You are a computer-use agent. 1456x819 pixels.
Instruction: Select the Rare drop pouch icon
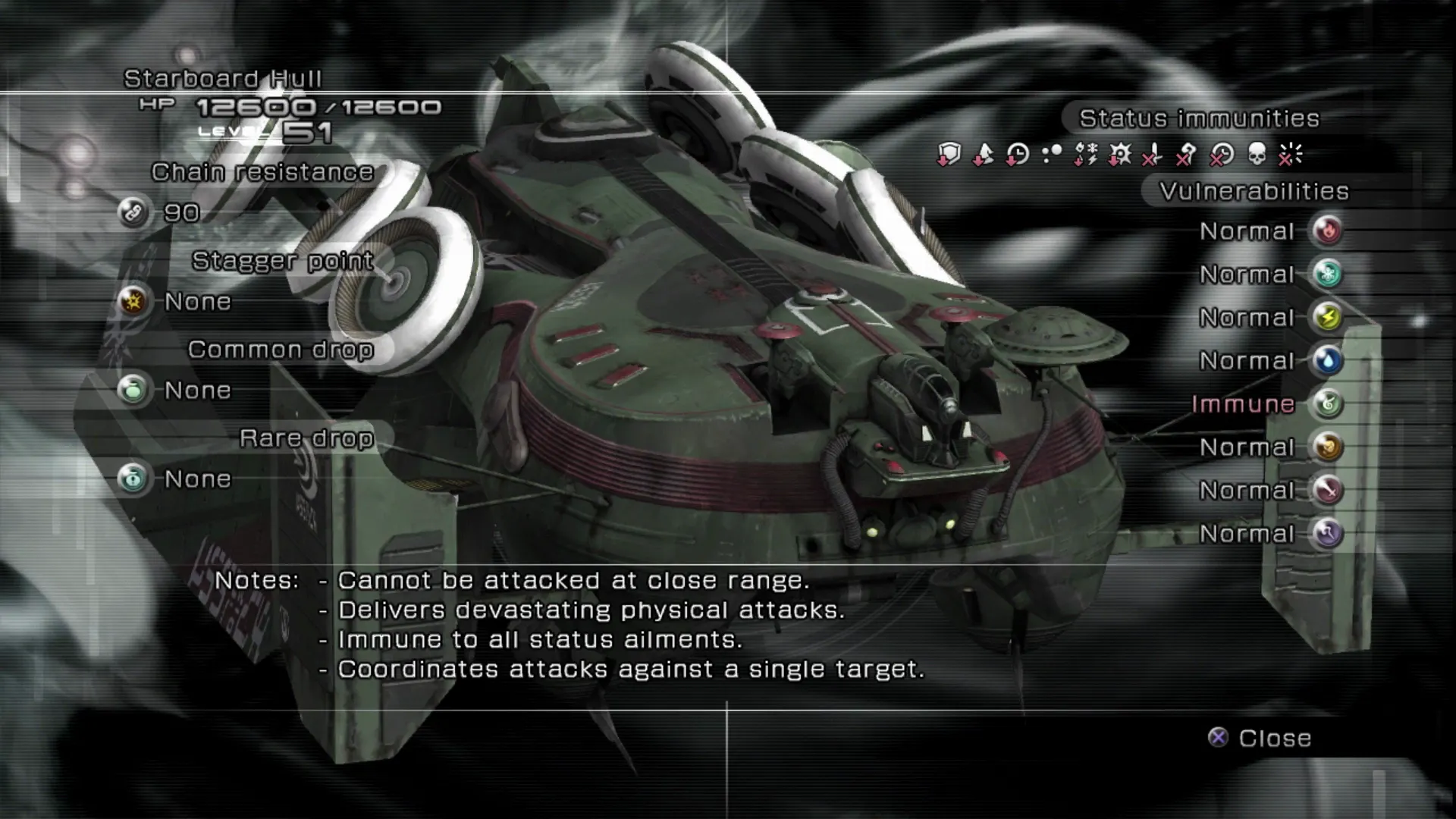point(133,479)
